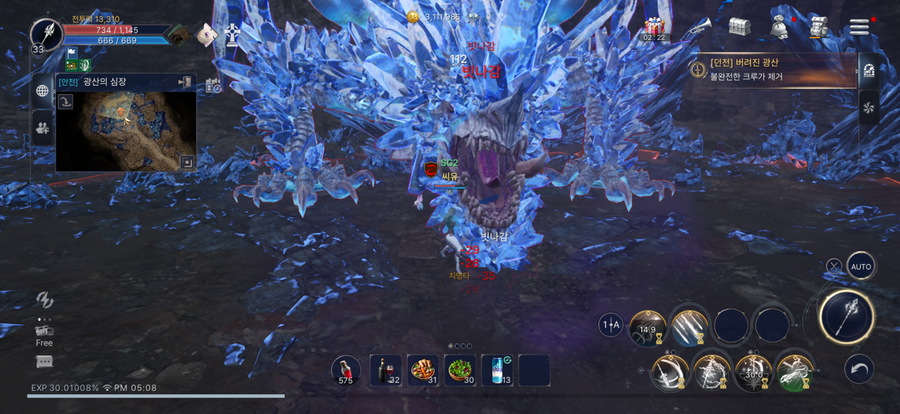Toggle the AUTO battle button

[860, 266]
